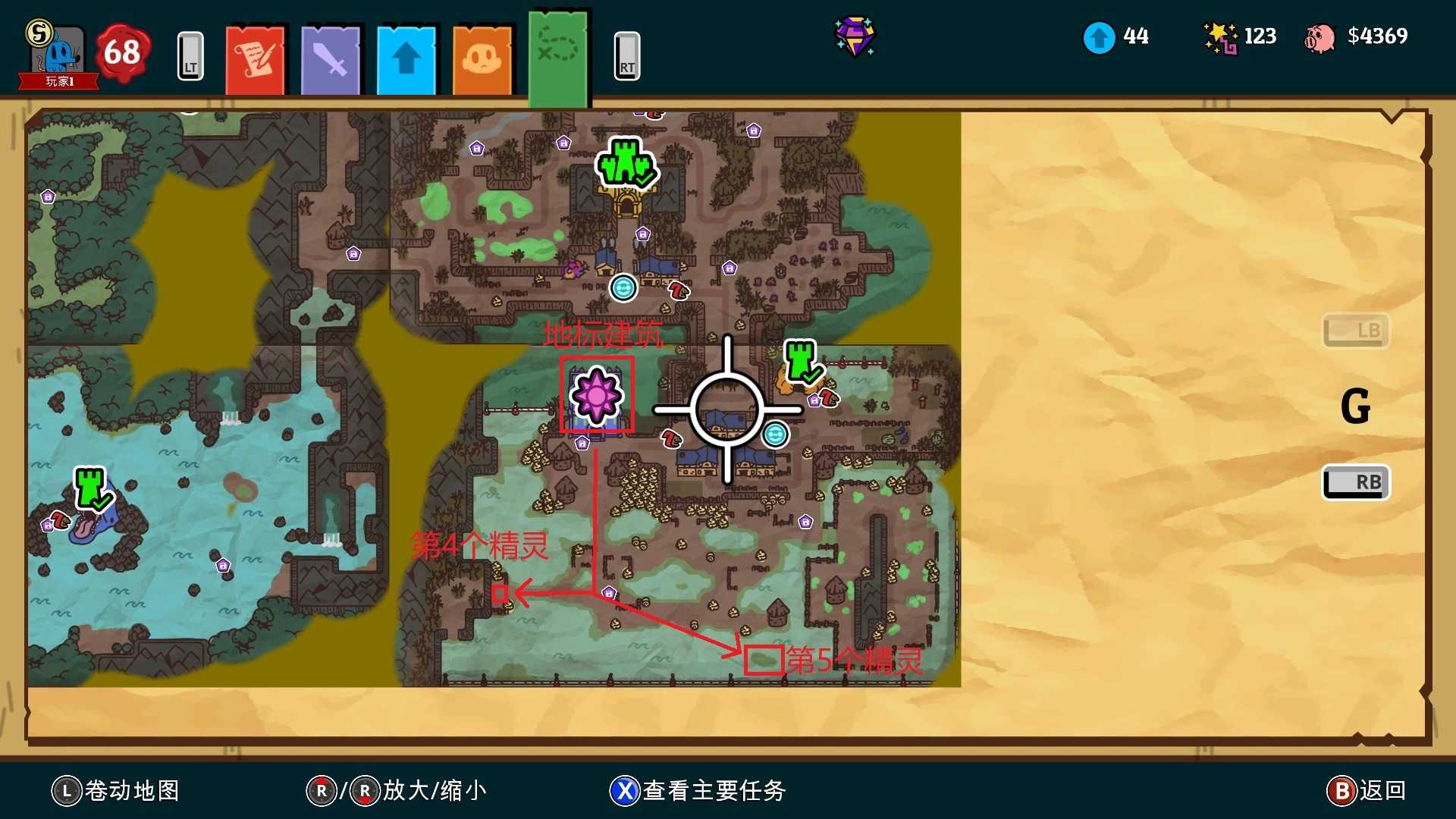Click the red level 68 wax seal
Viewport: 1456px width, 819px height.
pos(123,53)
